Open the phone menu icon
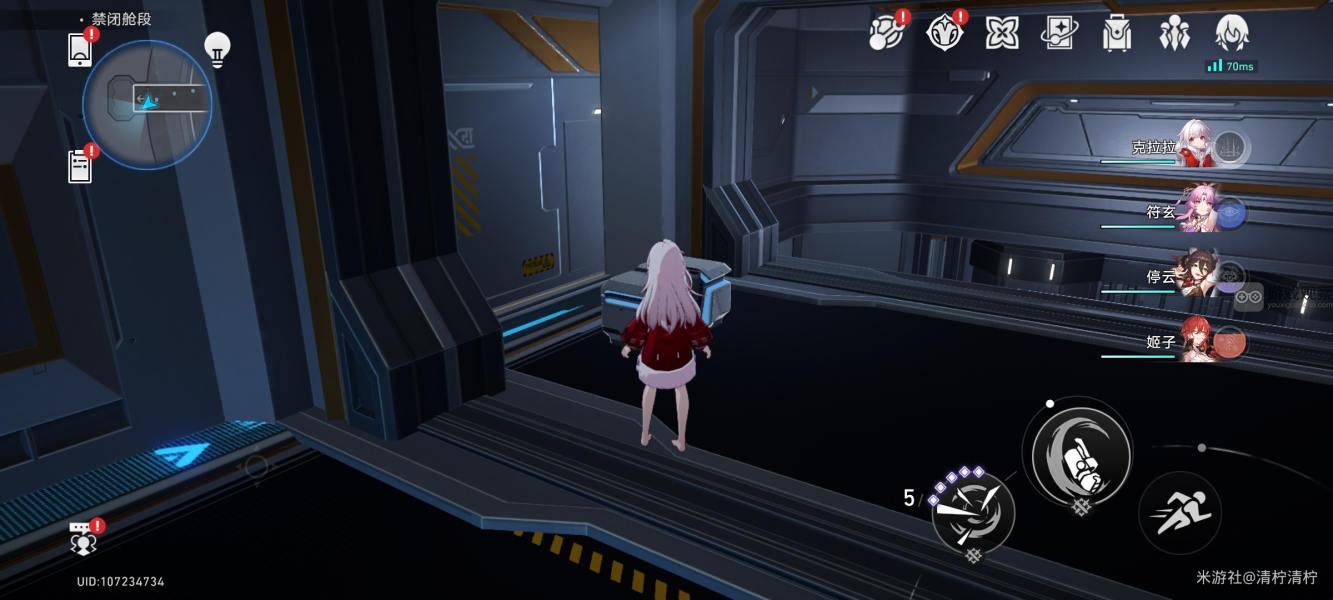Viewport: 1333px width, 600px height. (x=80, y=50)
